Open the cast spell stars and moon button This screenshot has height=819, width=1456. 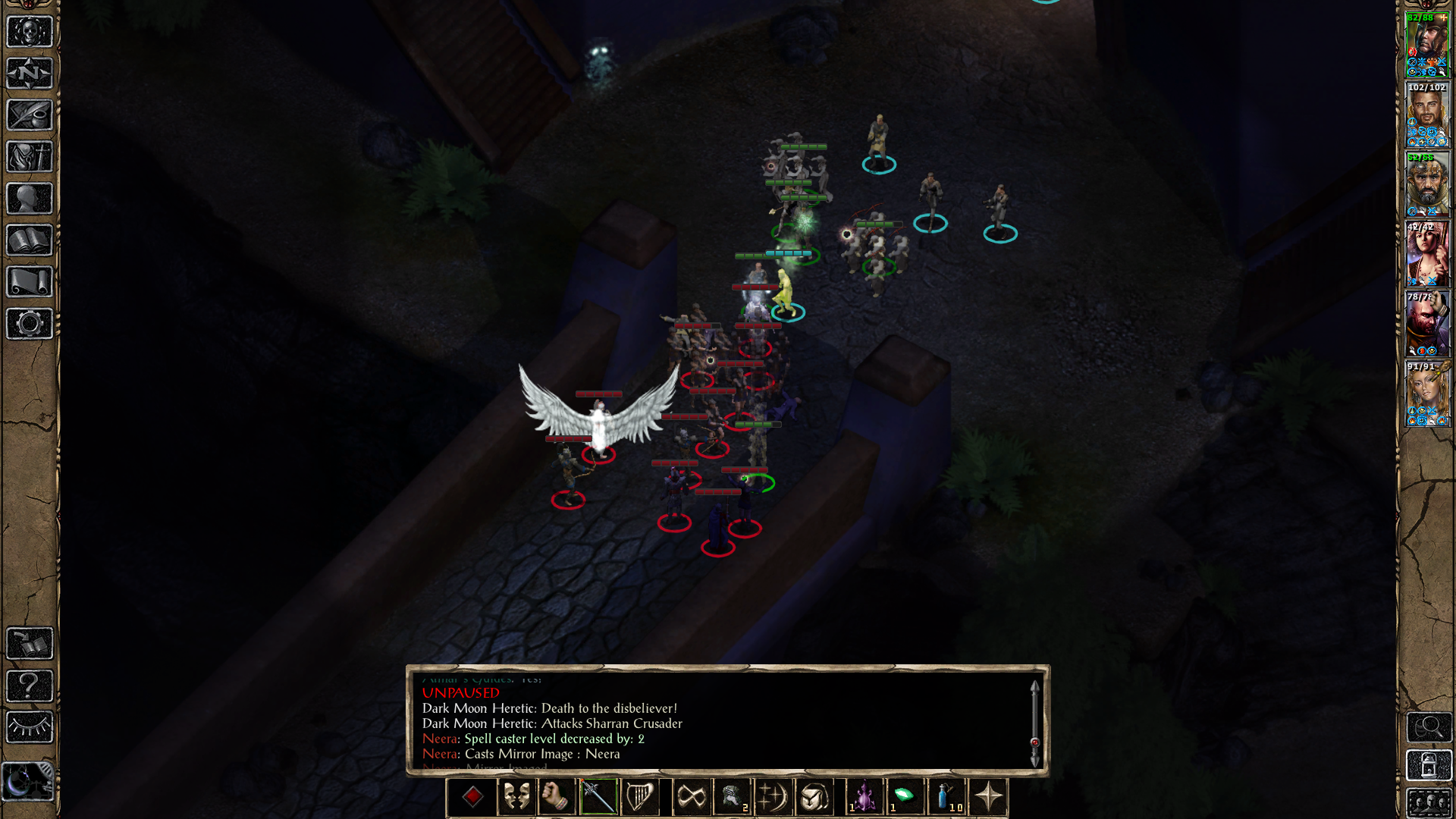(x=773, y=797)
